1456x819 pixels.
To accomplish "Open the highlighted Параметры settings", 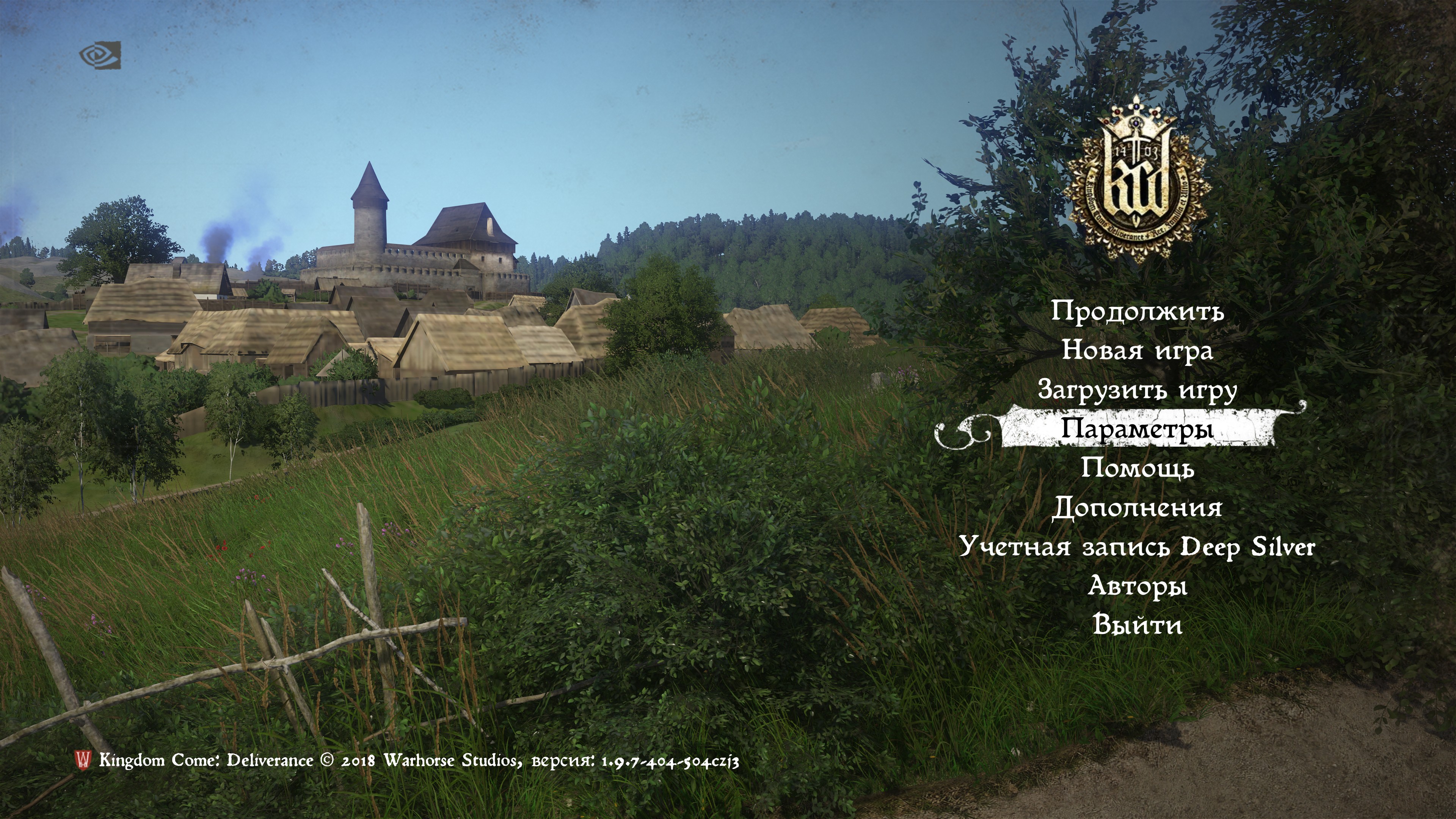I will tap(1137, 430).
